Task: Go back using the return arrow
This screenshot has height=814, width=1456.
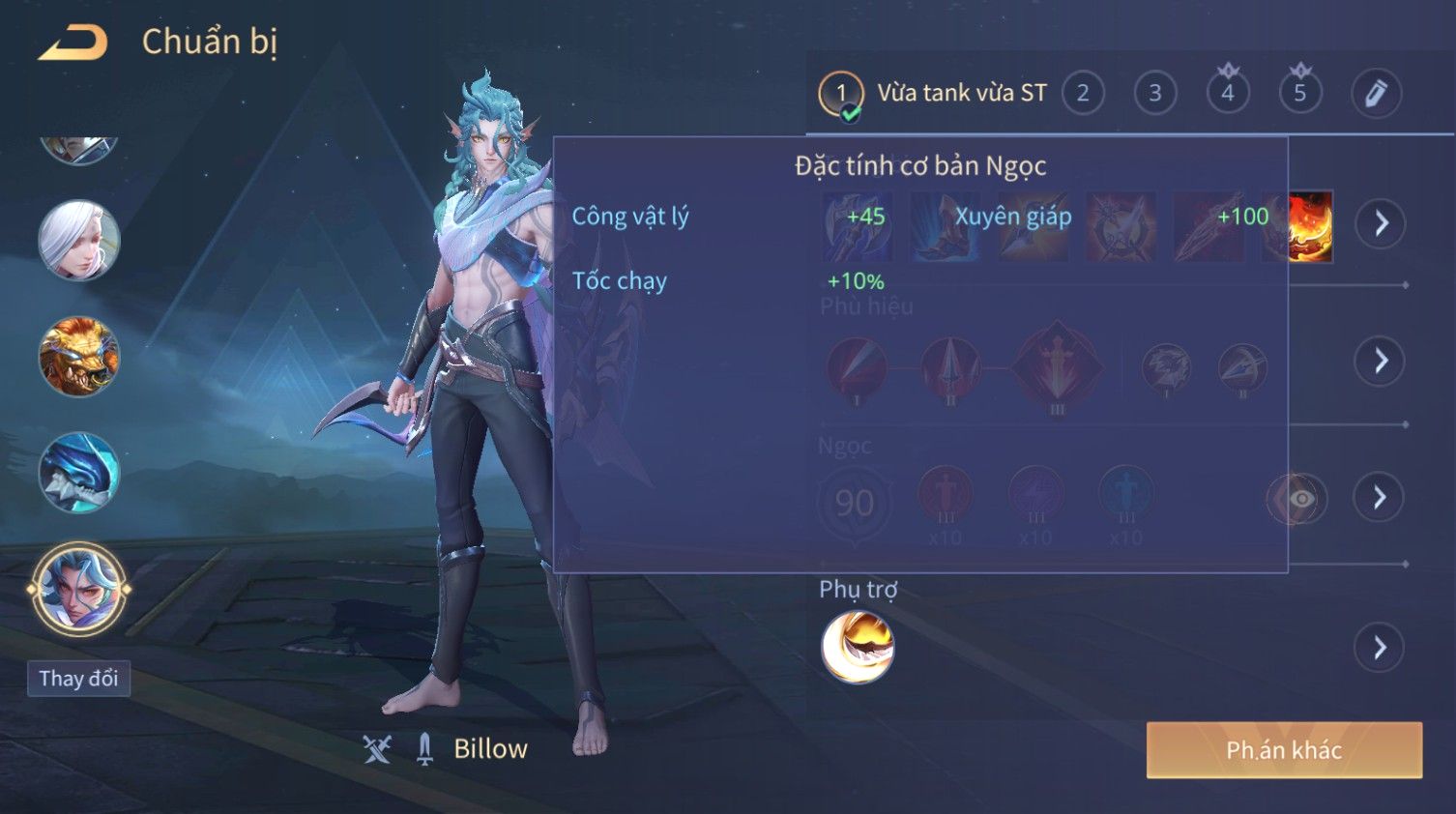Action: [x=73, y=43]
